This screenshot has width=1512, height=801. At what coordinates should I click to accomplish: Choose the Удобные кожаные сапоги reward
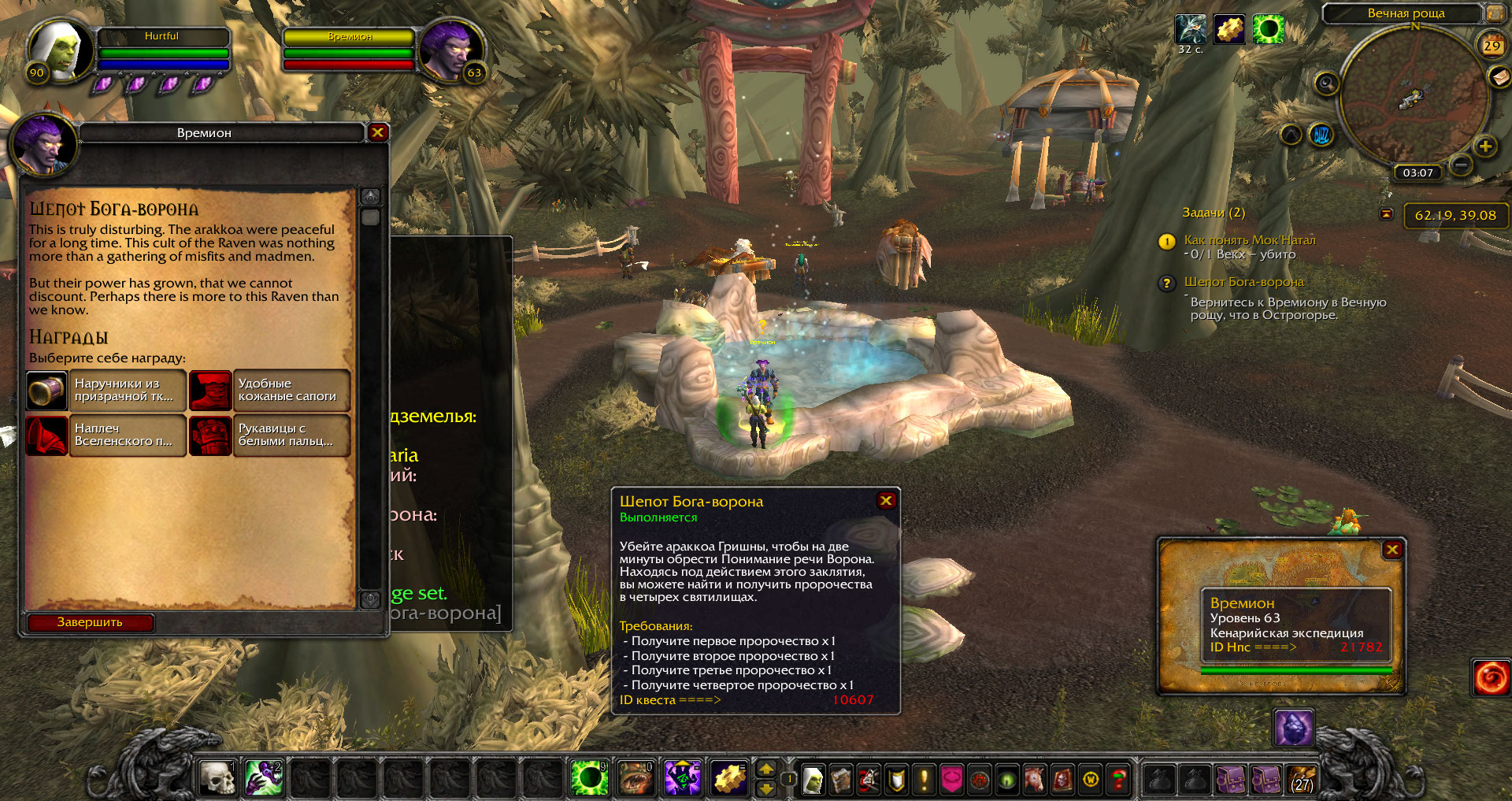point(270,391)
